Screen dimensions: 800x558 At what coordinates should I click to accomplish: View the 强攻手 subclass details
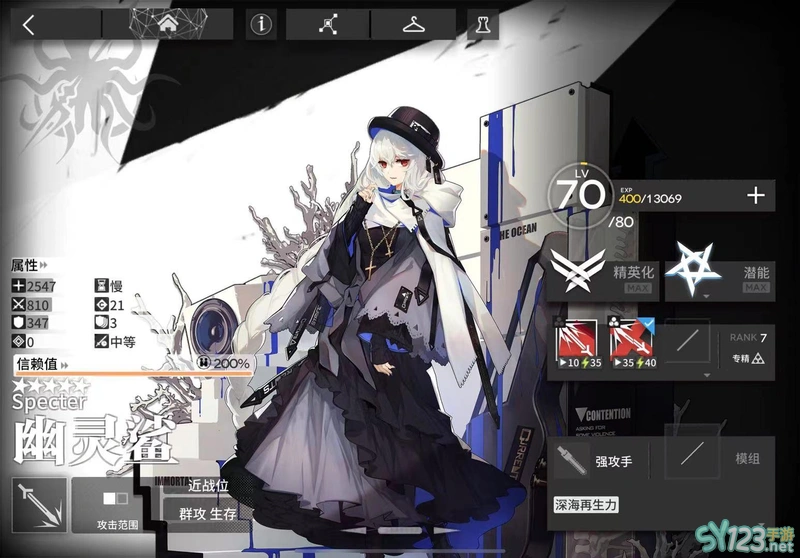(596, 462)
